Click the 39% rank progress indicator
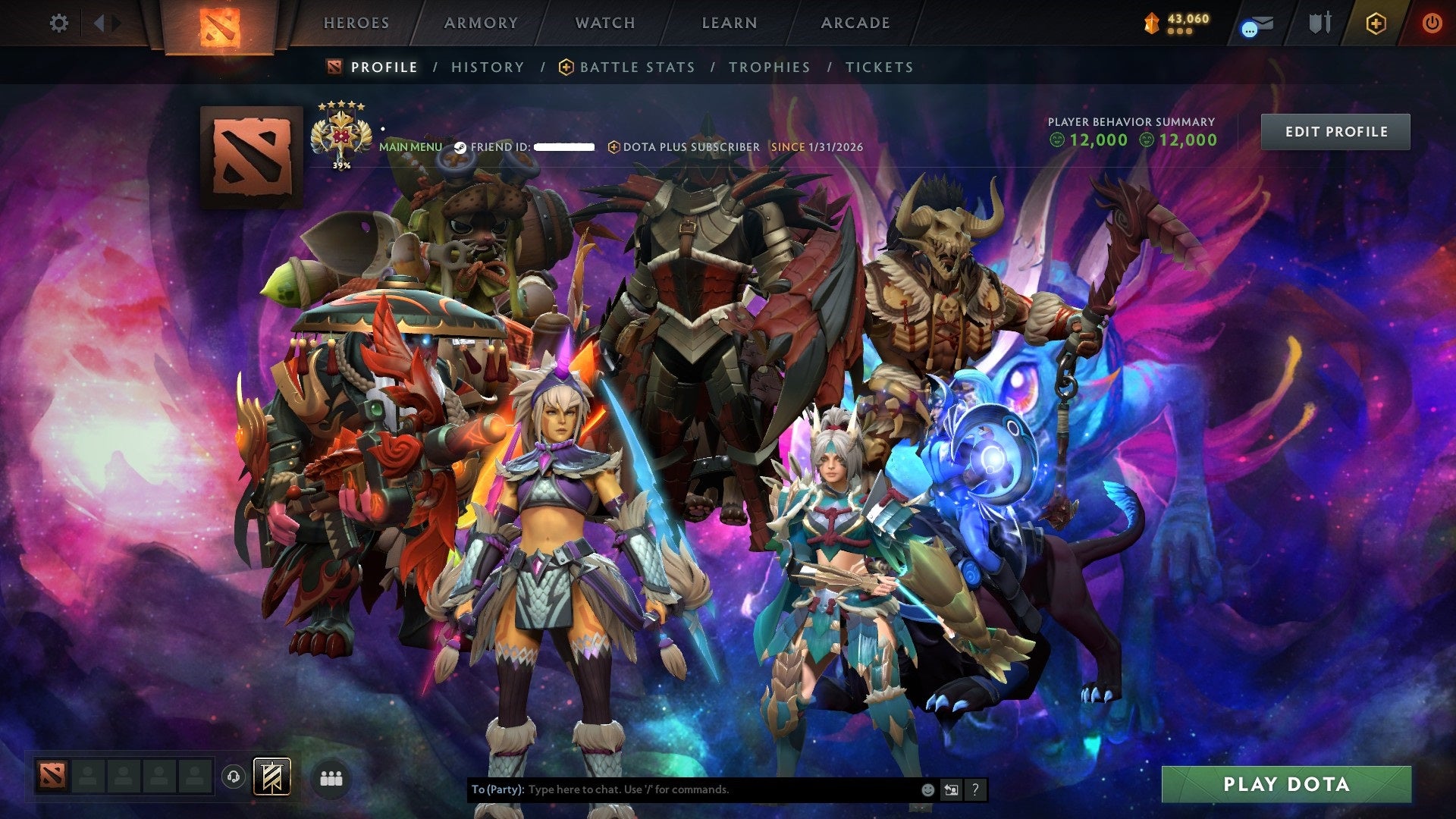1456x819 pixels. (x=341, y=162)
